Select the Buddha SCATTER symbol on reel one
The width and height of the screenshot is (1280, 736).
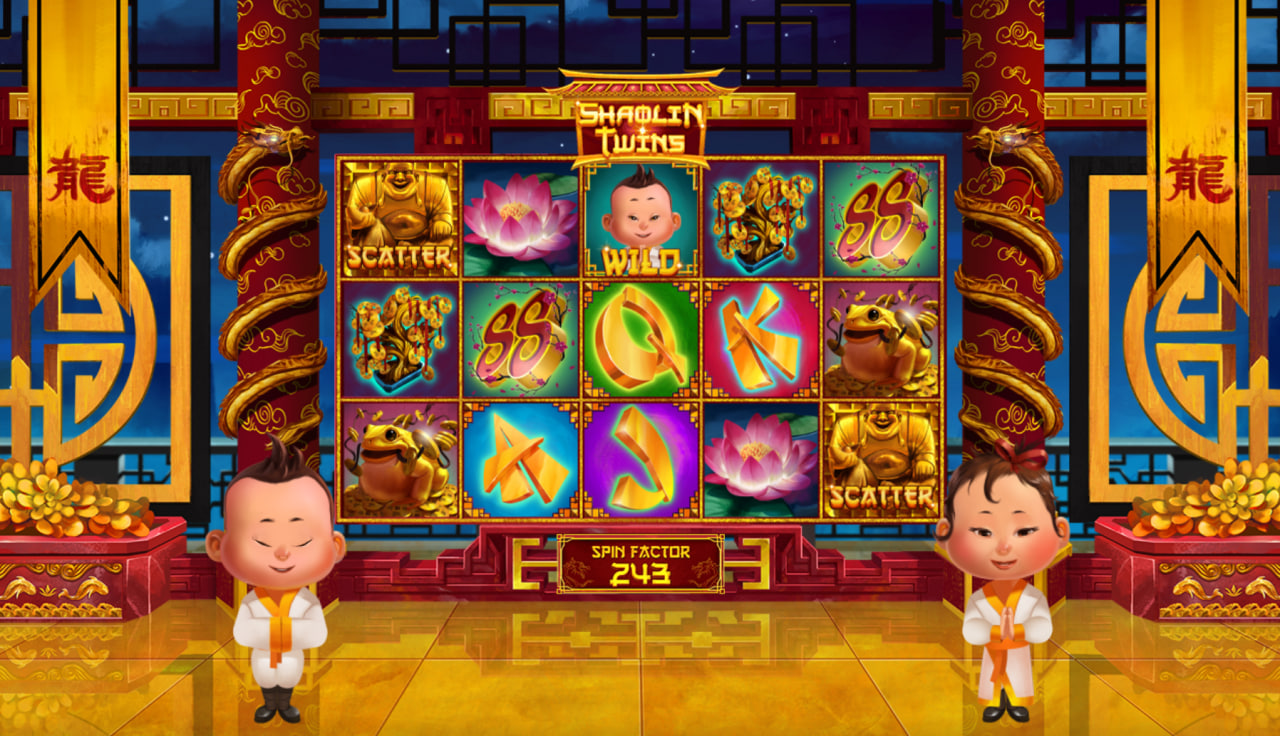pyautogui.click(x=400, y=217)
